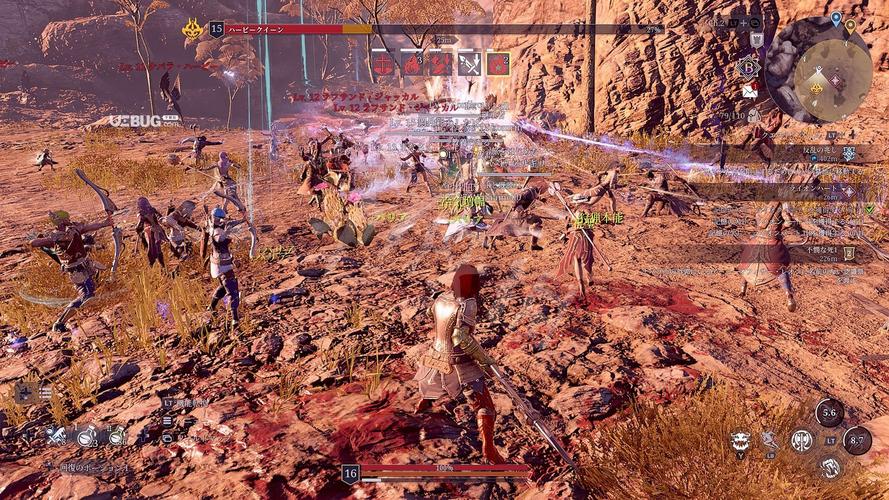Select the crossed tools quick slot
889x500 pixels.
point(57,436)
